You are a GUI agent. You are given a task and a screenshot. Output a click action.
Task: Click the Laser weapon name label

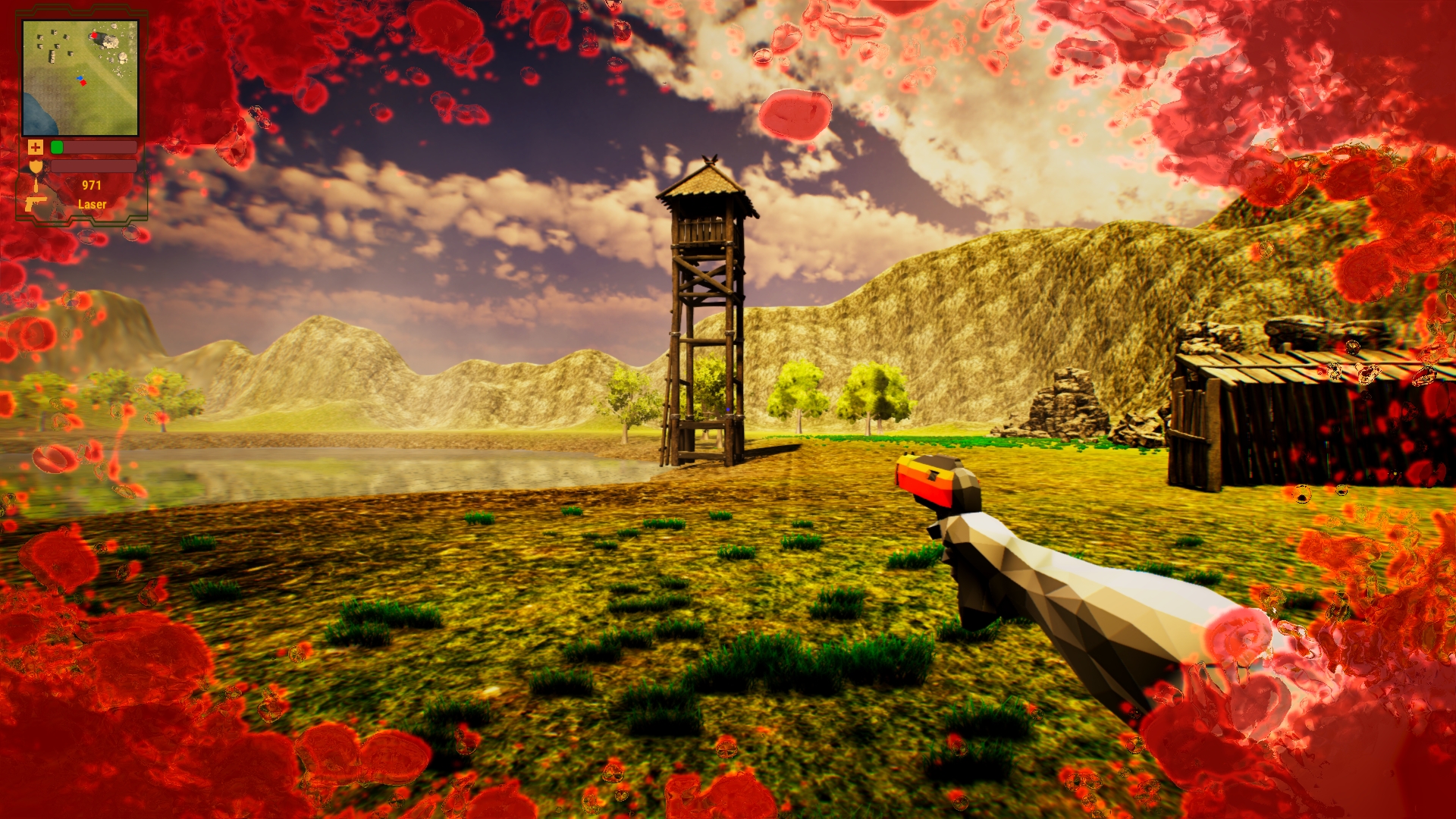click(x=93, y=204)
